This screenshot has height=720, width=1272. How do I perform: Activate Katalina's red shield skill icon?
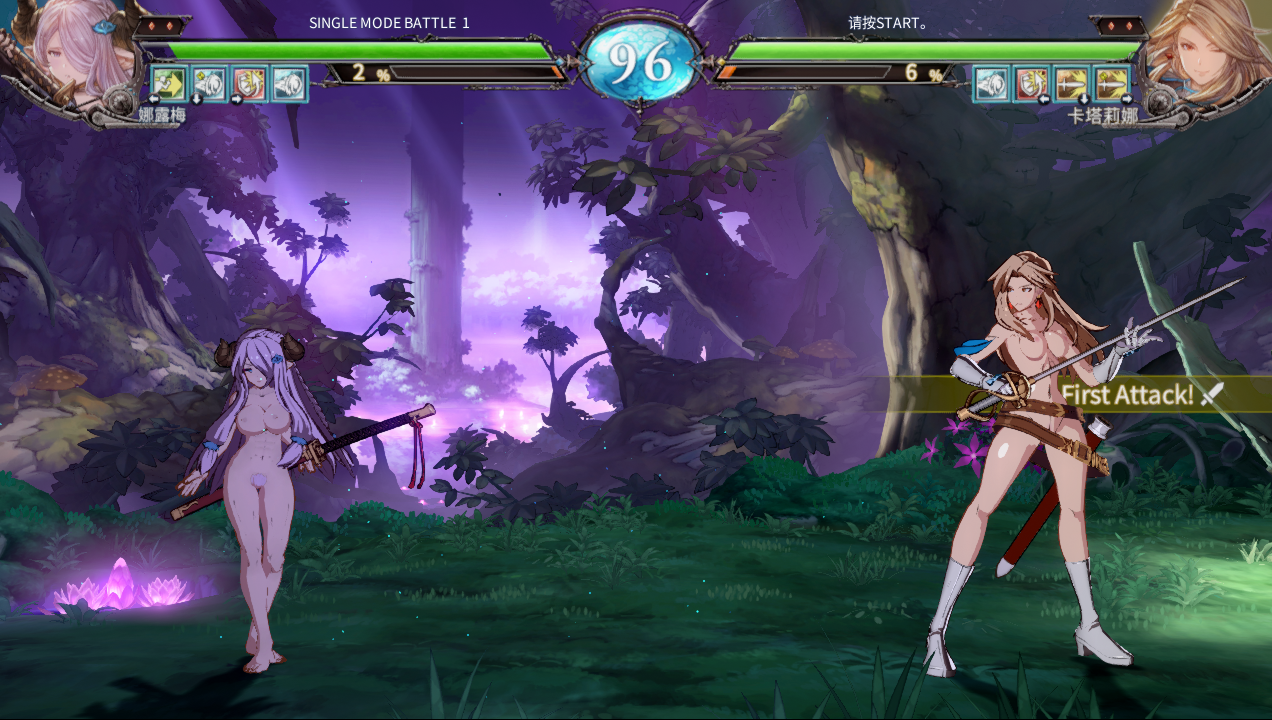point(1032,84)
